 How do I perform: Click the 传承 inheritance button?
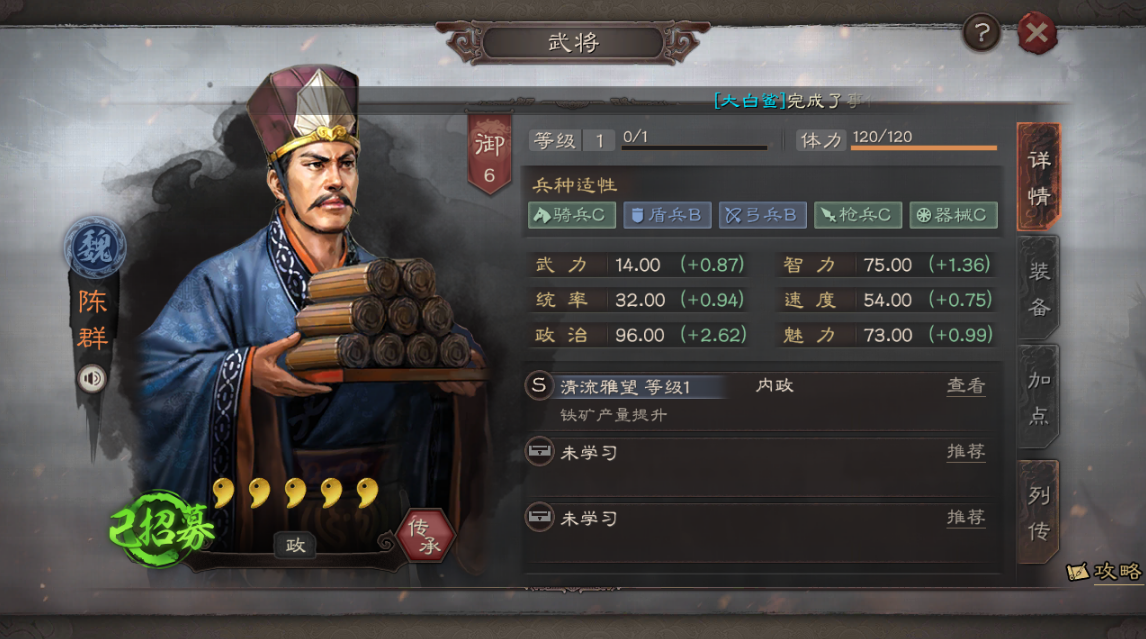[426, 536]
